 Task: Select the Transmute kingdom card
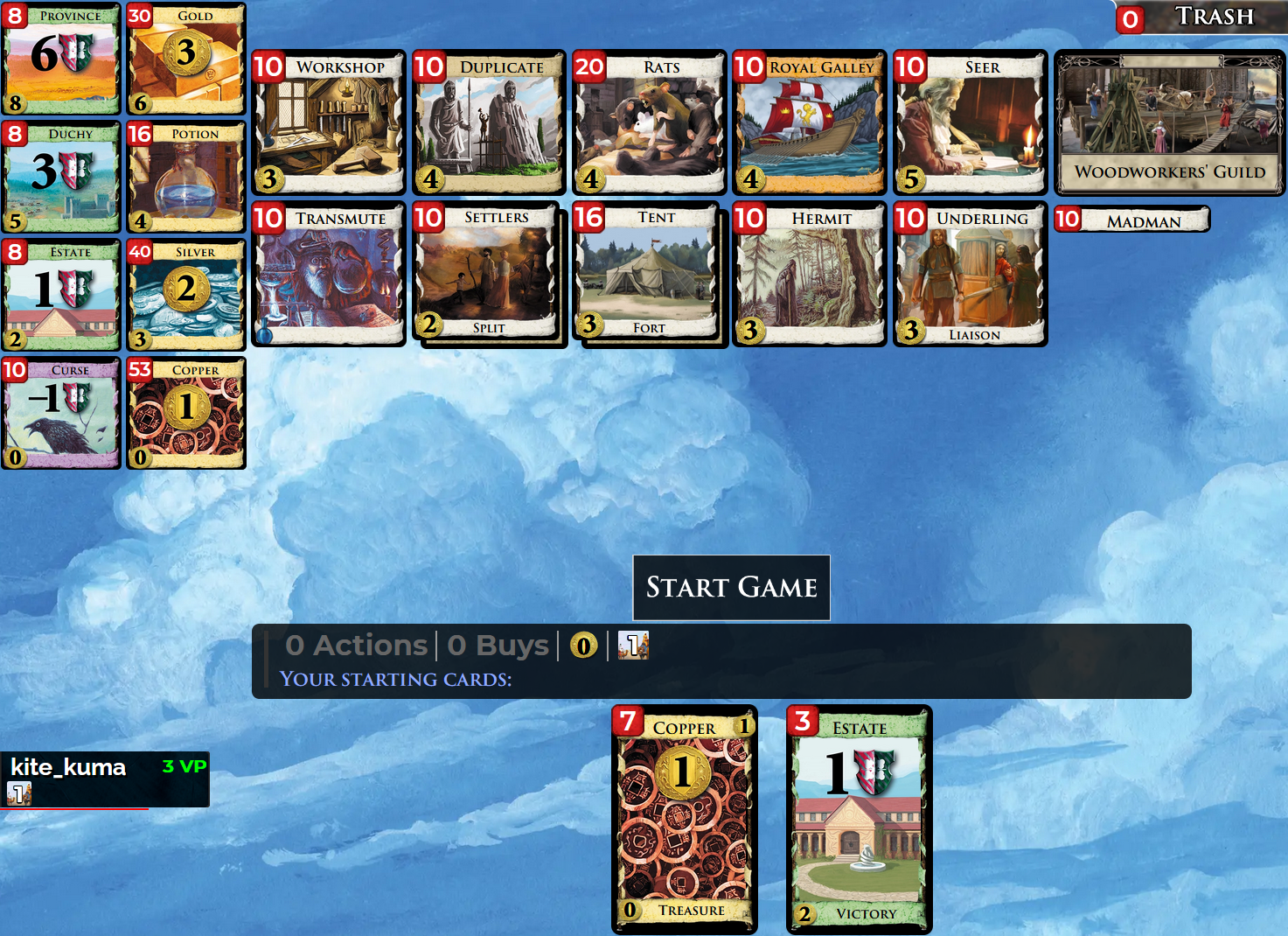tap(329, 275)
